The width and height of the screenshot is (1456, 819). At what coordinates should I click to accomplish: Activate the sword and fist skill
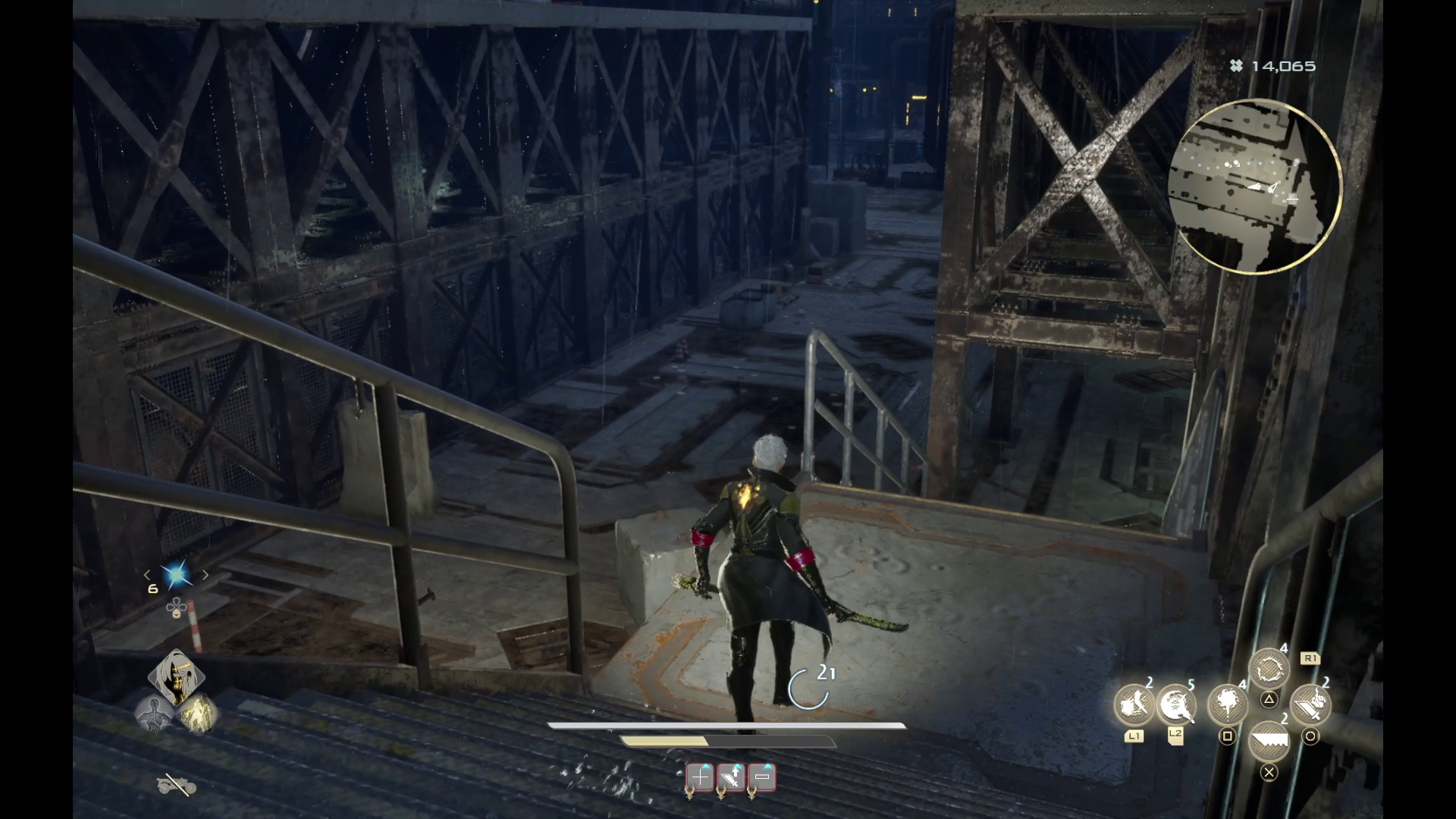pos(1310,704)
